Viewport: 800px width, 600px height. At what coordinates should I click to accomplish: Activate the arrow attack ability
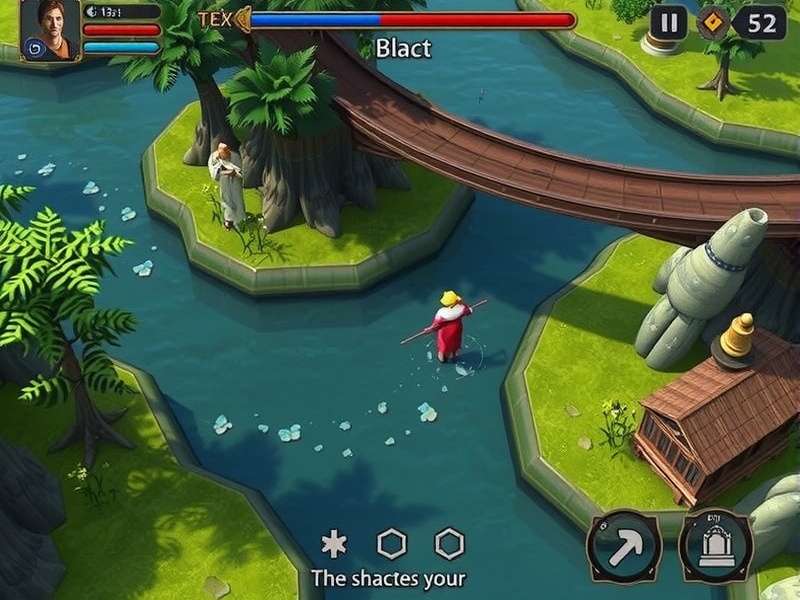click(x=624, y=546)
